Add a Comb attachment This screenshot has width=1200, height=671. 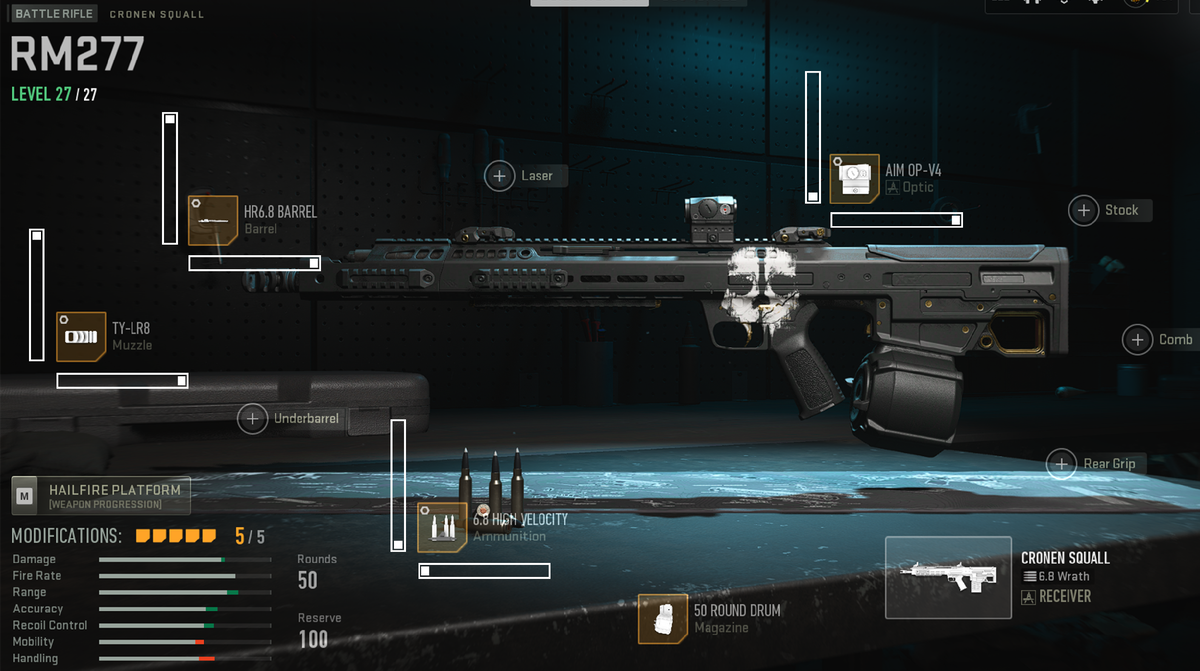point(1138,340)
